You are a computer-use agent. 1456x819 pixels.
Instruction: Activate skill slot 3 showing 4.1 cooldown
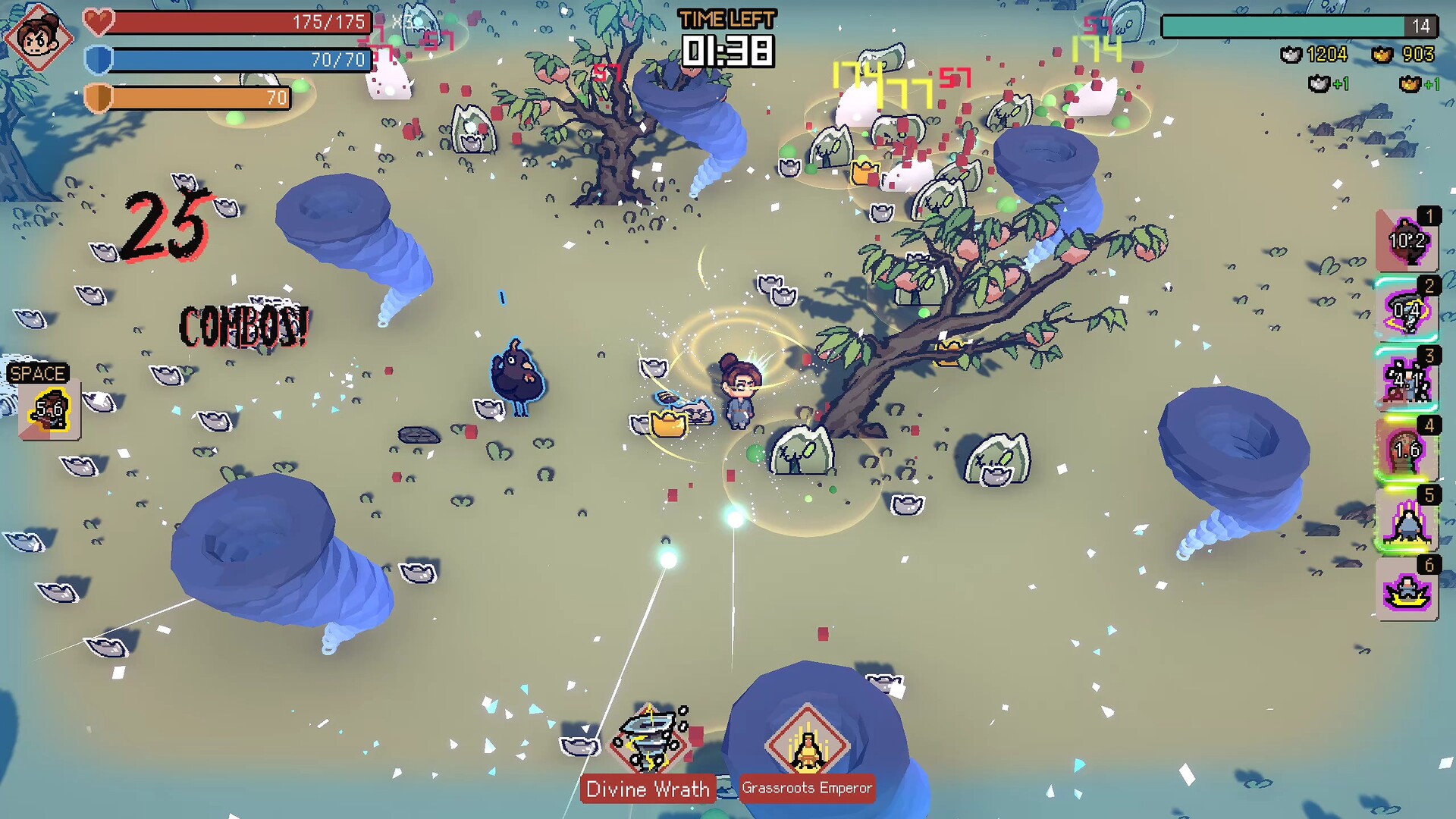[x=1407, y=381]
